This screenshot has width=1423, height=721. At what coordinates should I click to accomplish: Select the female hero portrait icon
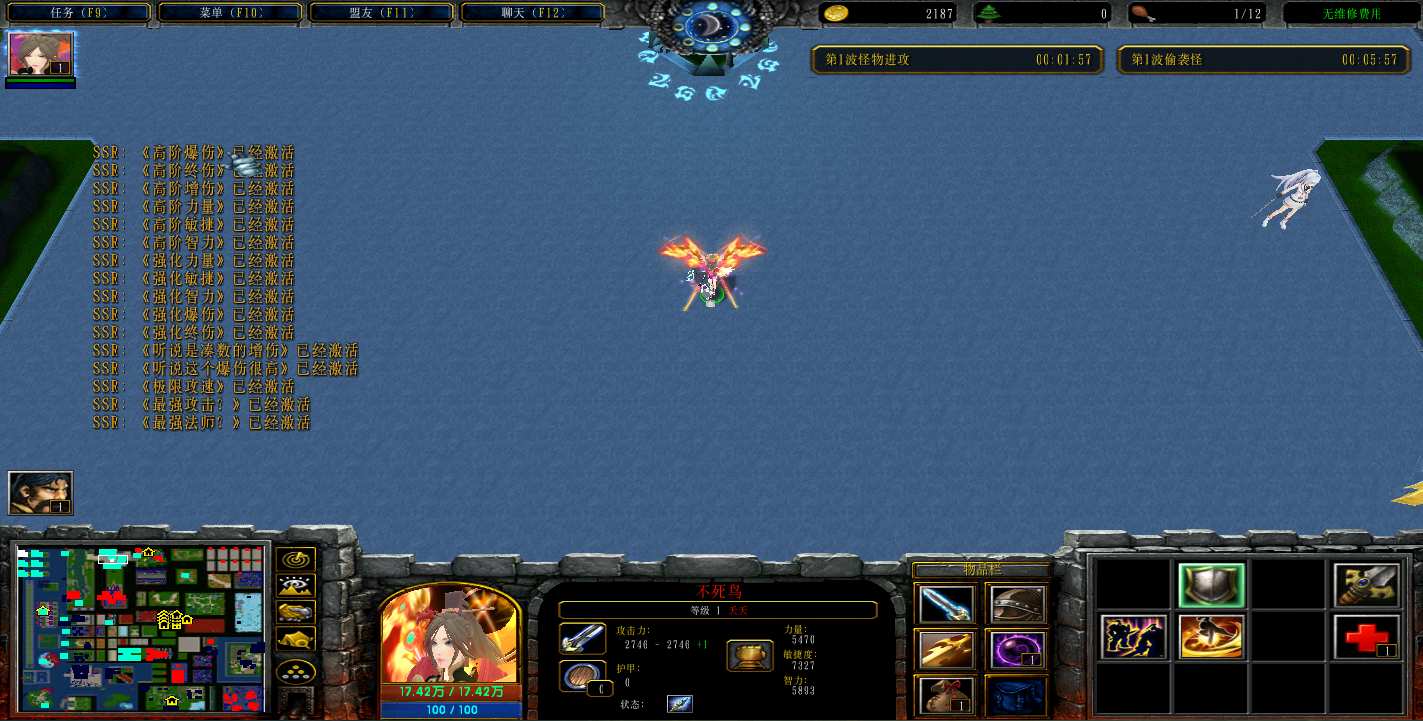click(x=41, y=54)
